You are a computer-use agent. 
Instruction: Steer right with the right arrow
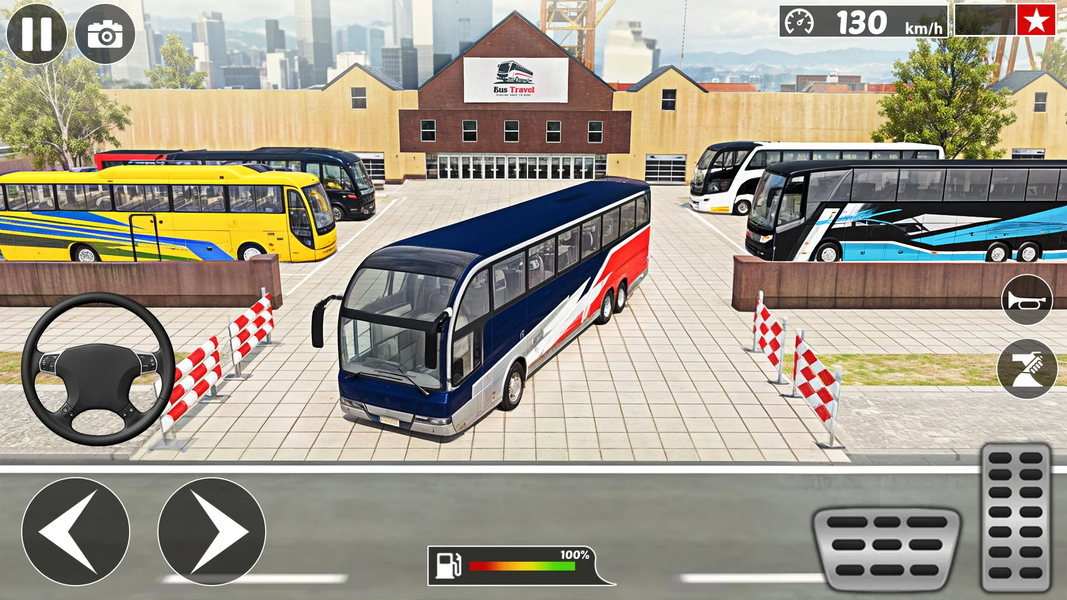[211, 531]
